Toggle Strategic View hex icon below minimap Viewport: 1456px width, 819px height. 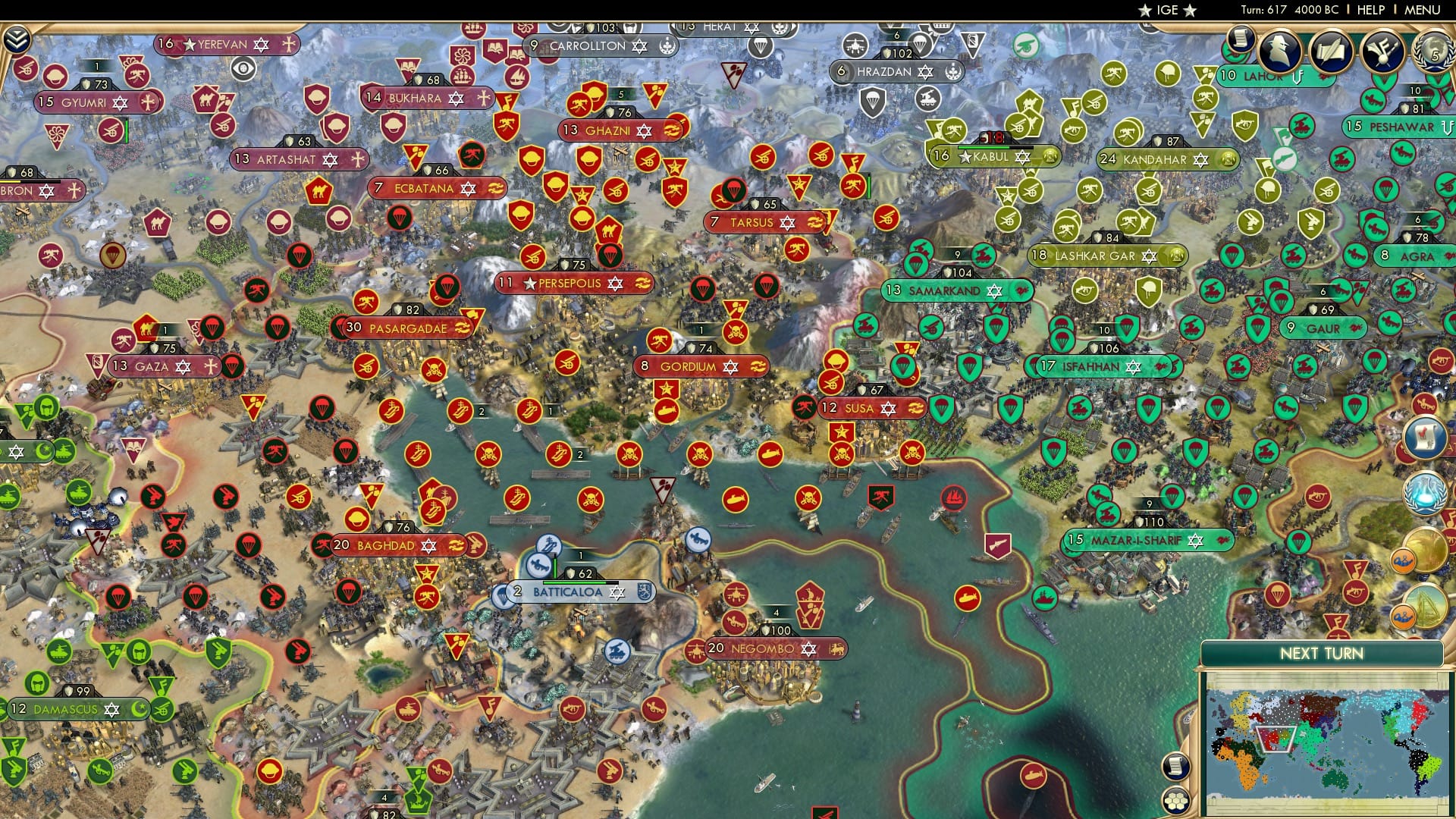click(x=1176, y=801)
